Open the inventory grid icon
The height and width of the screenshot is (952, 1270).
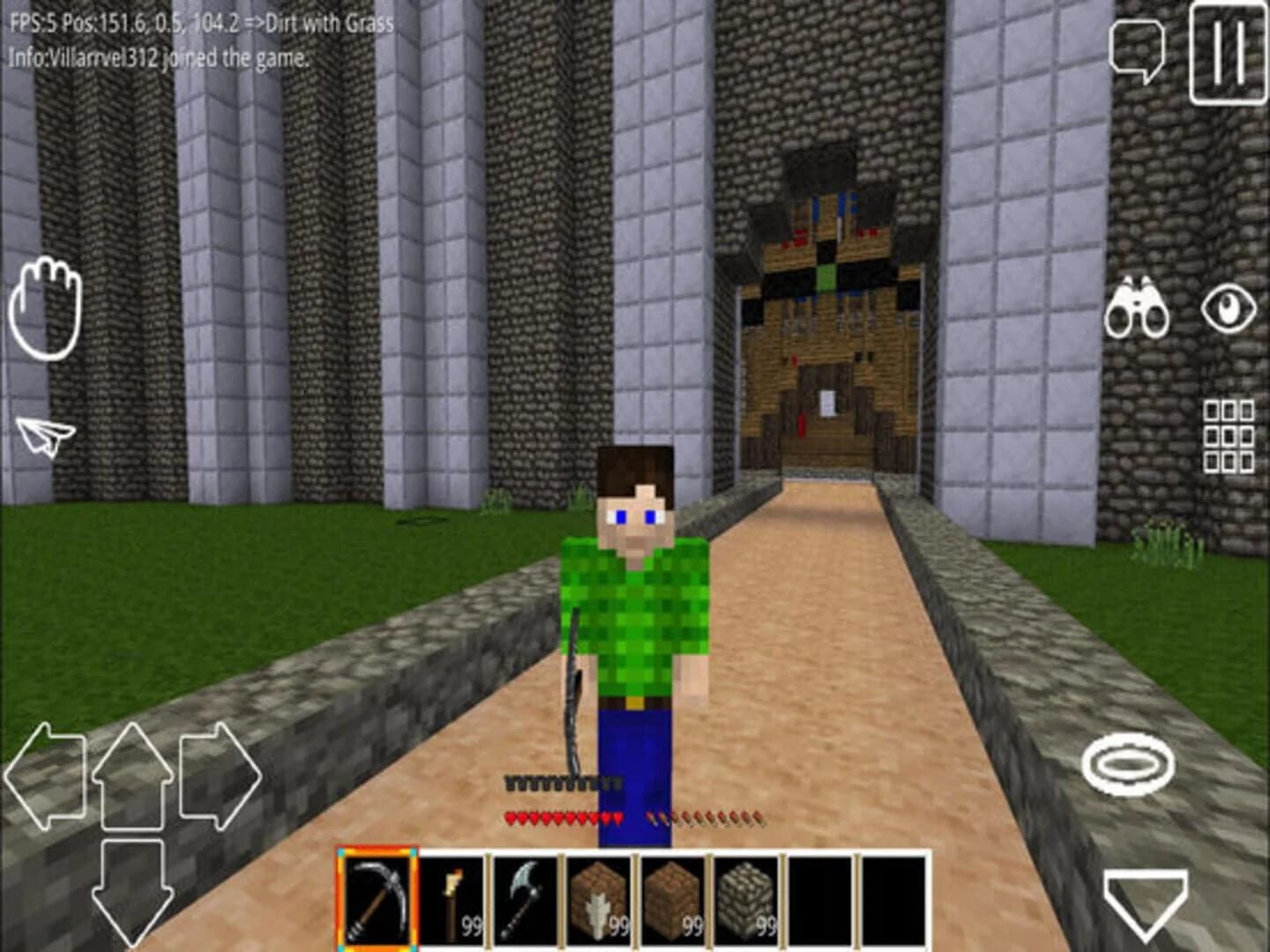pos(1229,435)
